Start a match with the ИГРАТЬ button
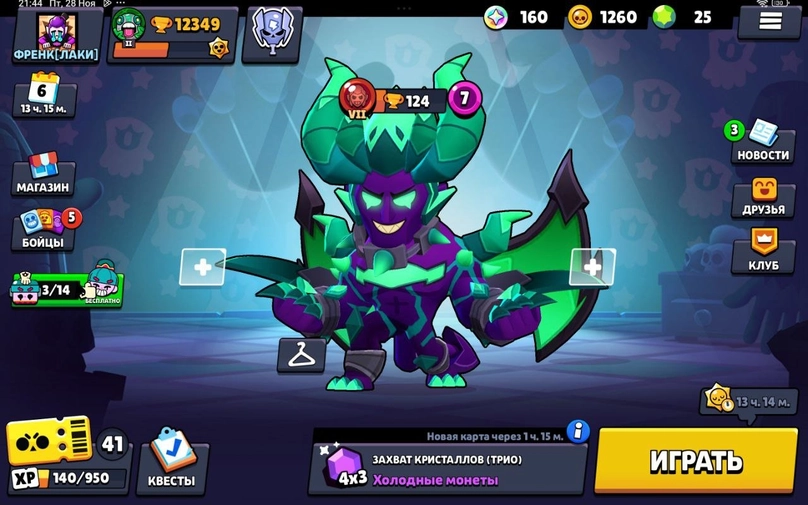The width and height of the screenshot is (808, 505). coord(696,462)
